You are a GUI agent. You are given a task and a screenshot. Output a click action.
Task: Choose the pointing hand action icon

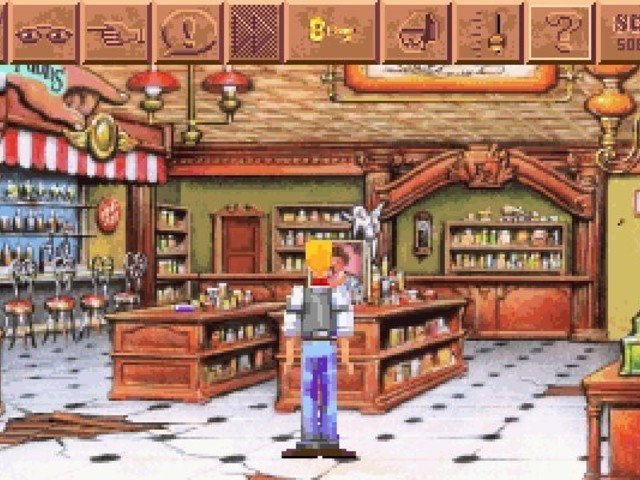pos(115,33)
